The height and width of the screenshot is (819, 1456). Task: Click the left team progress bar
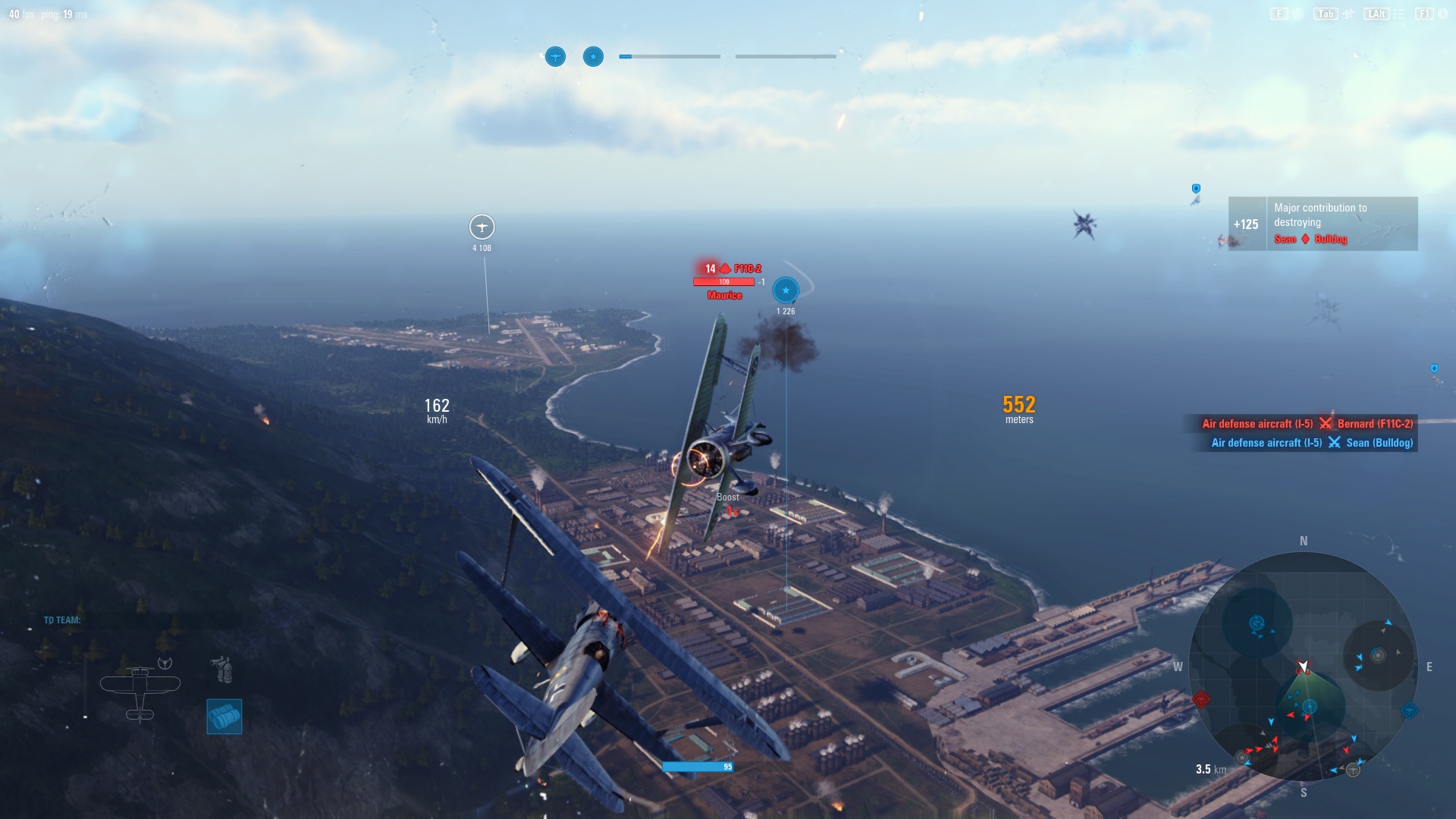coord(671,55)
